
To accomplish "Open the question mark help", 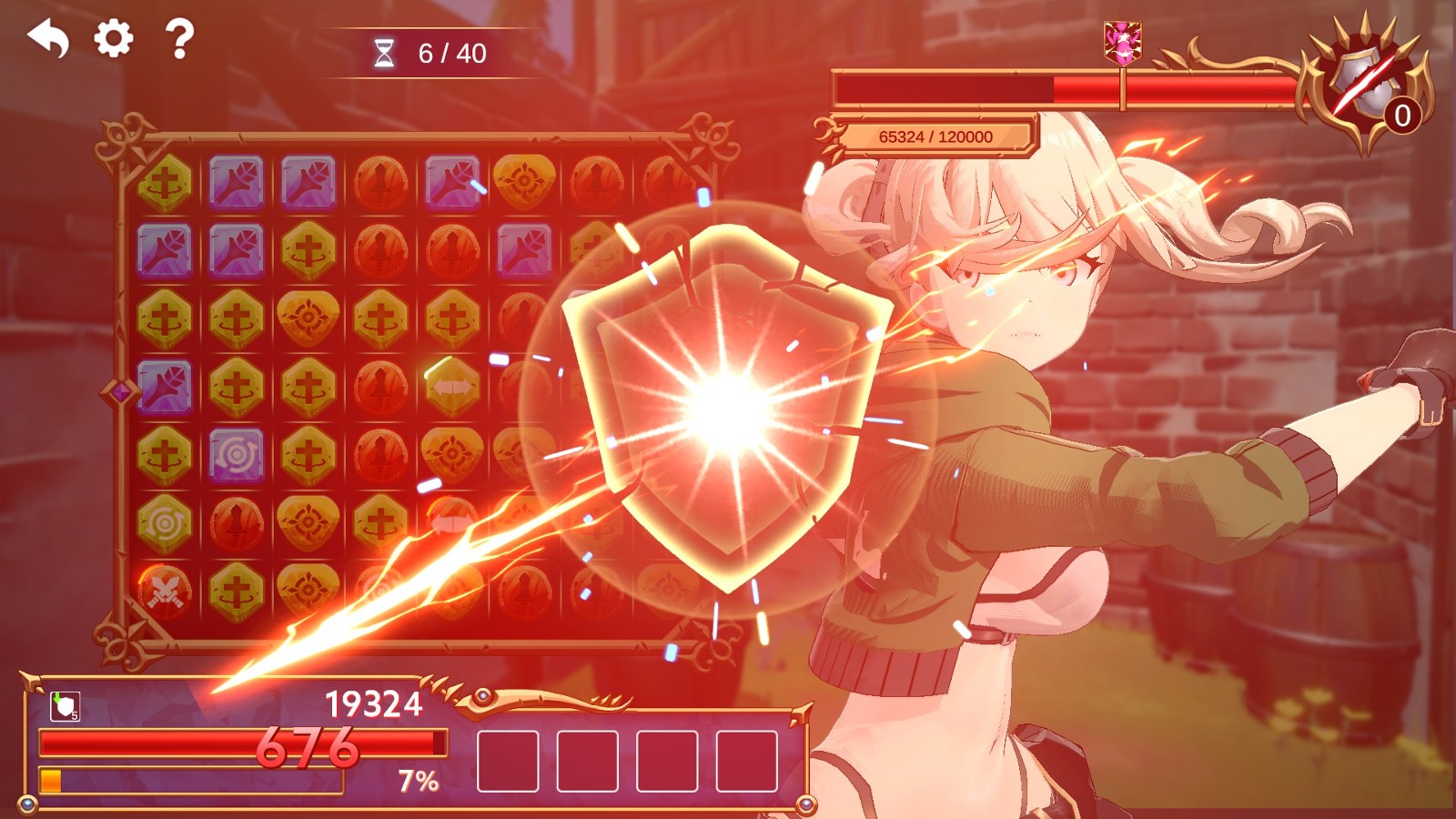I will coord(179,39).
